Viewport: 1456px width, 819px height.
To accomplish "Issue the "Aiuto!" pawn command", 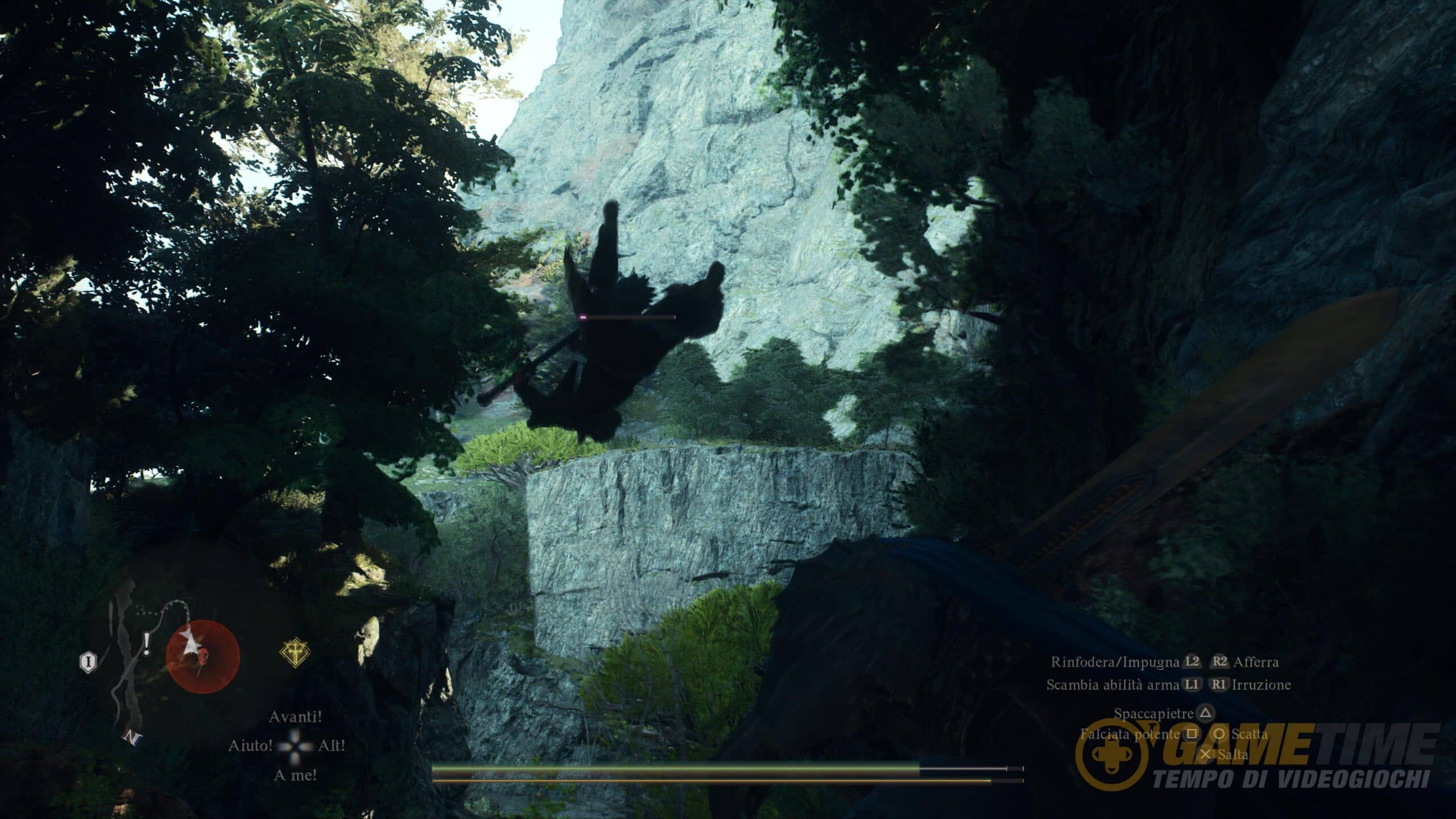I will click(250, 745).
